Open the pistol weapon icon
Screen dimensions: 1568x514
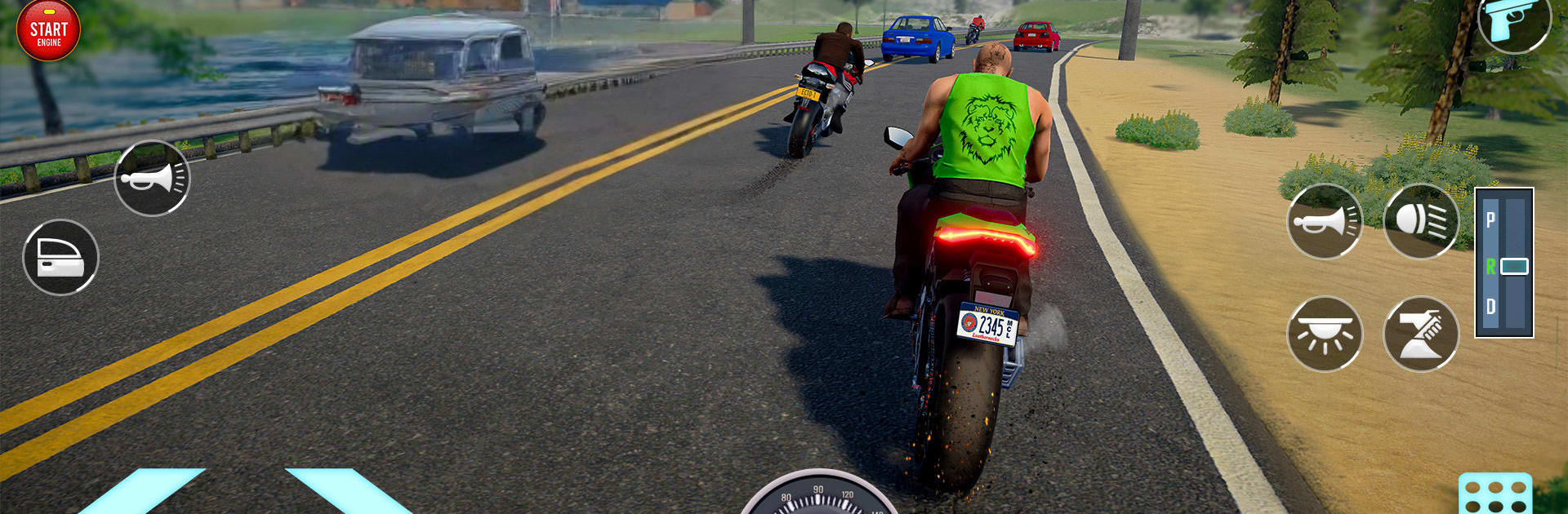(1513, 22)
